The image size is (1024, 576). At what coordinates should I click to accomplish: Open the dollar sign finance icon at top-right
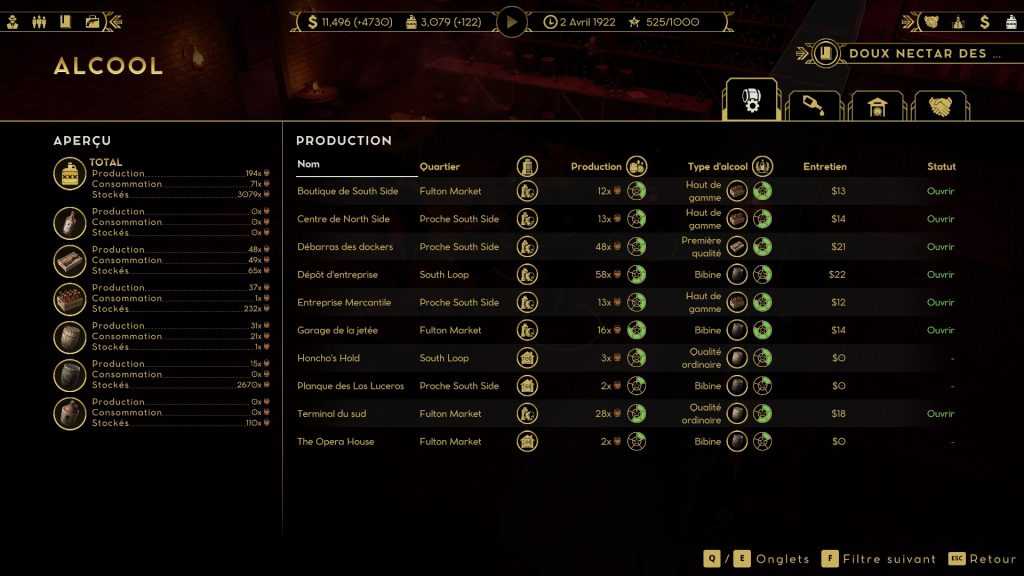(984, 21)
